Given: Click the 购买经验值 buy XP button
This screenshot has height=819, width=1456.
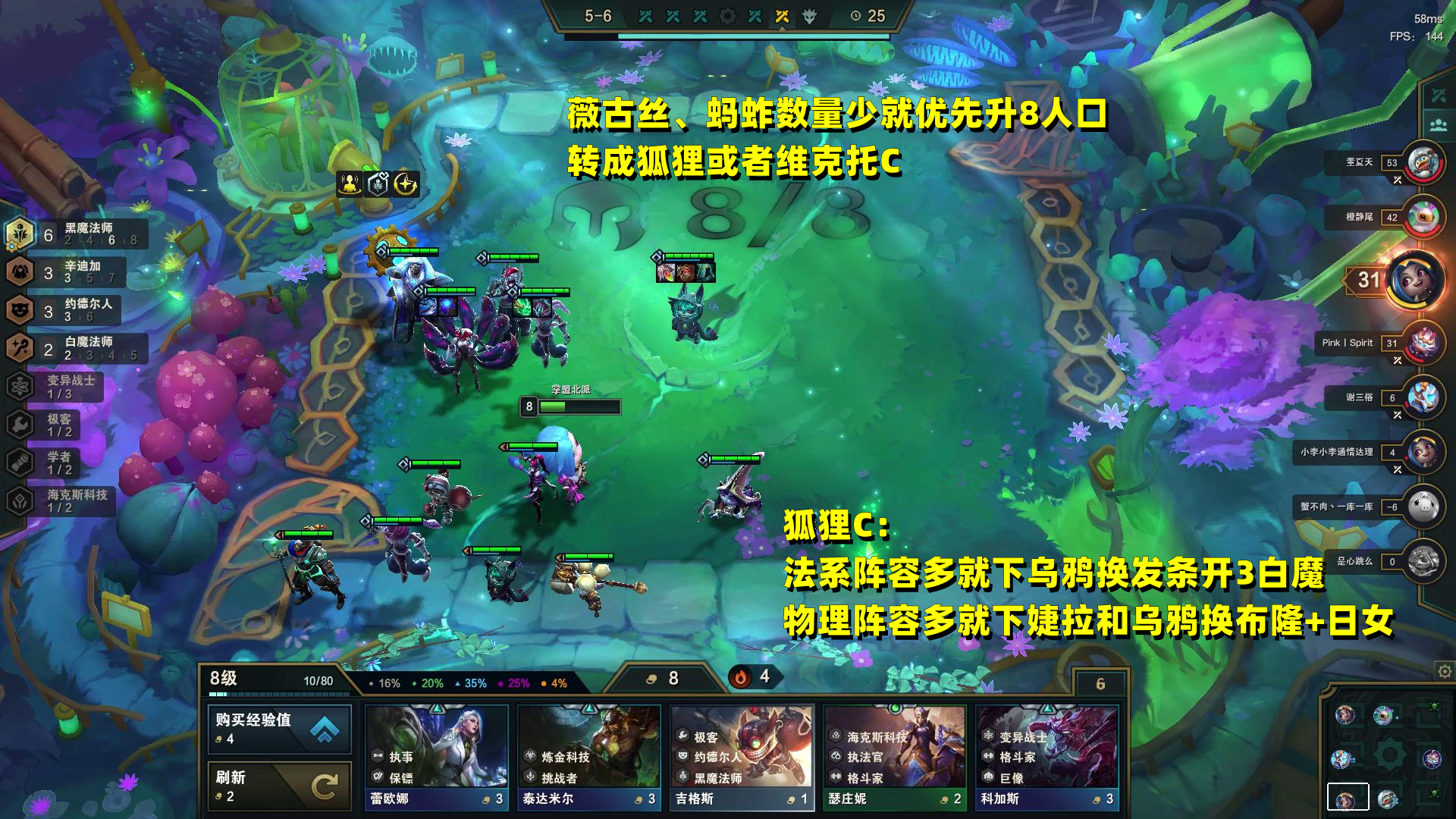Looking at the screenshot, I should pyautogui.click(x=279, y=729).
